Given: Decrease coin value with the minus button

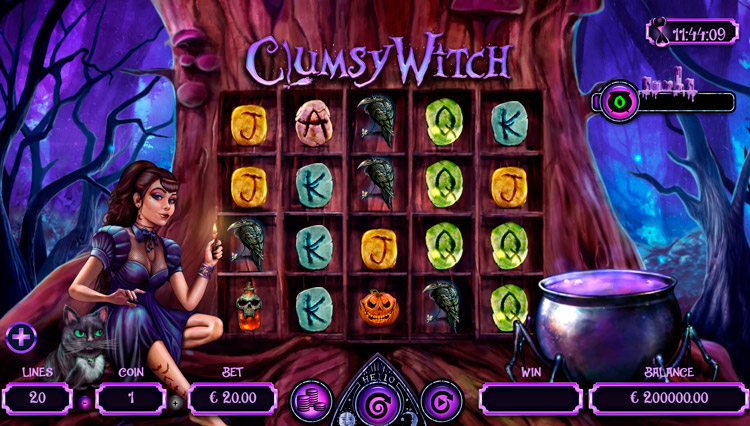Looking at the screenshot, I should (x=87, y=402).
